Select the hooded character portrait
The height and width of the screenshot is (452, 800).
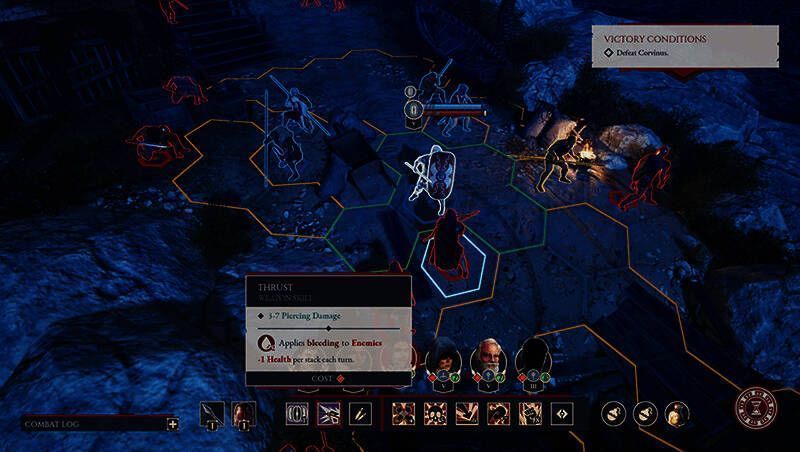[443, 358]
